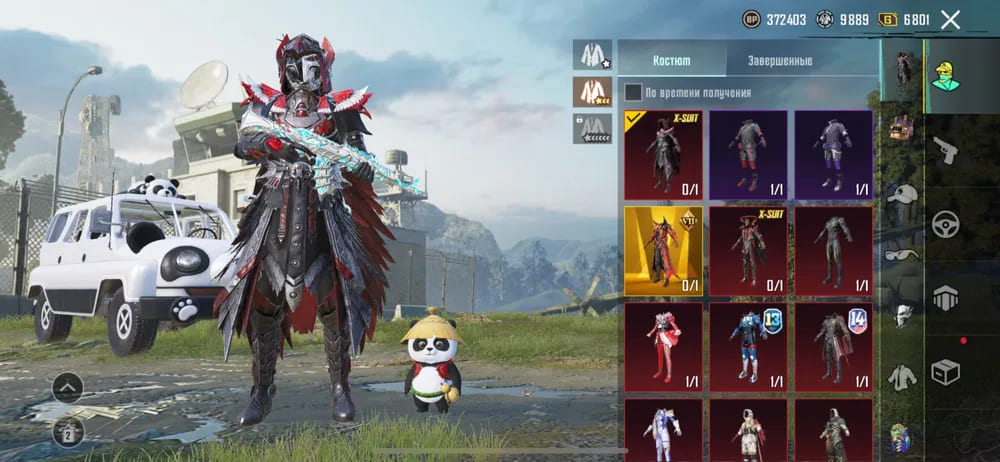Pick the costume with the purple 14 badge
The width and height of the screenshot is (1000, 462).
pyautogui.click(x=833, y=347)
